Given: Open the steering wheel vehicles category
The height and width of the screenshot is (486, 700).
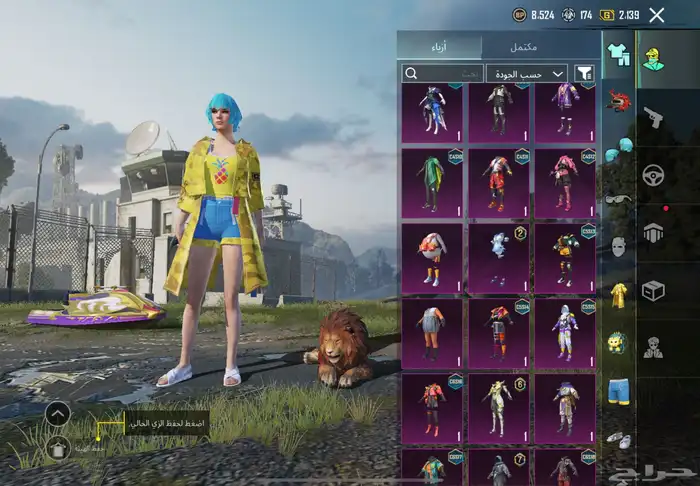Looking at the screenshot, I should 654,174.
